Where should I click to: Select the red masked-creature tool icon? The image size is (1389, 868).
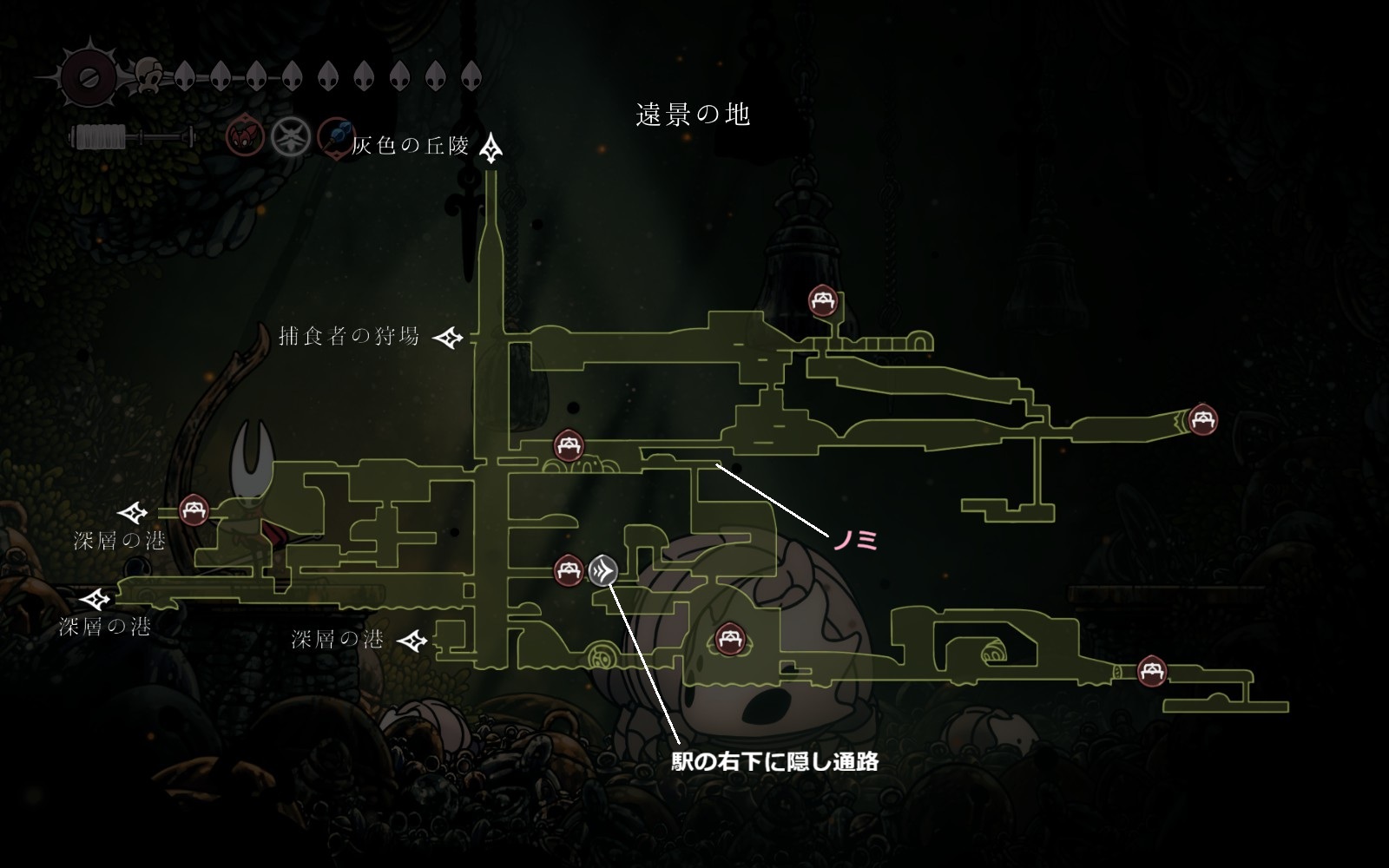(245, 136)
